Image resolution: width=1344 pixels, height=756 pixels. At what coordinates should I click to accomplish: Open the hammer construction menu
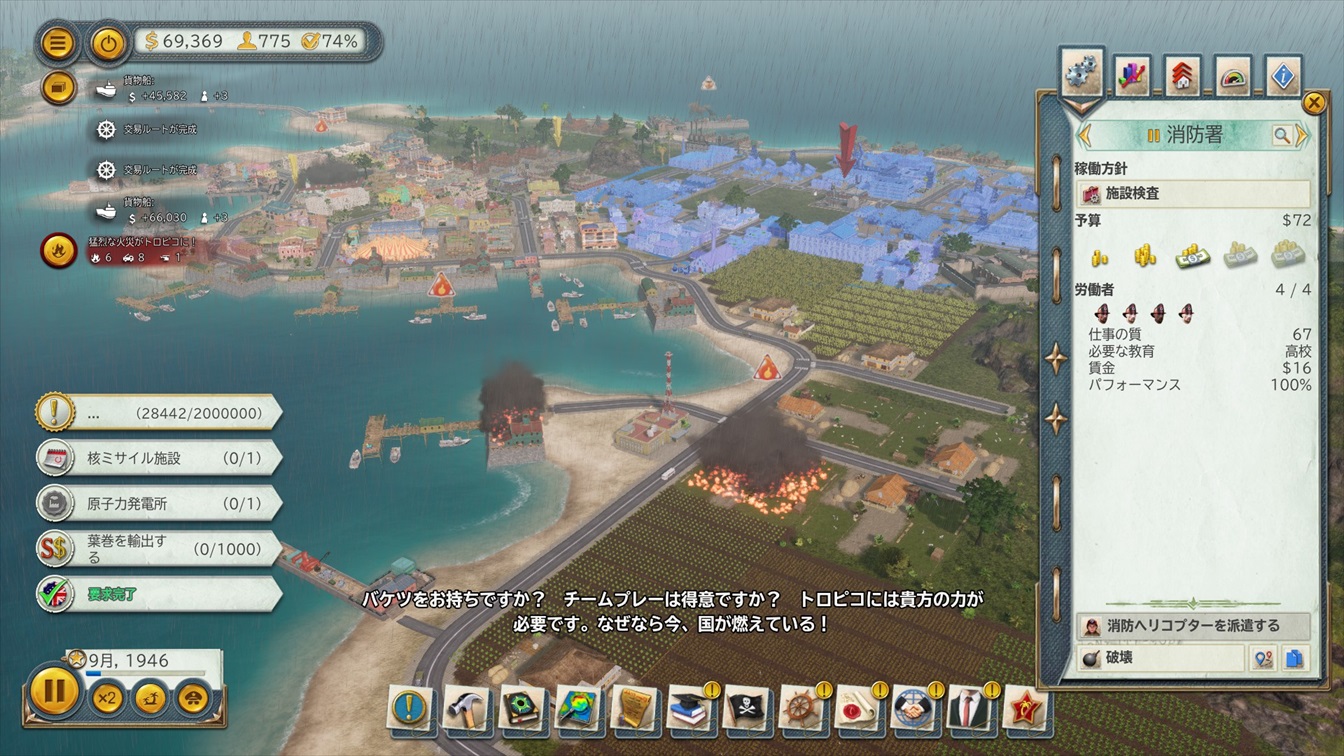tap(465, 708)
